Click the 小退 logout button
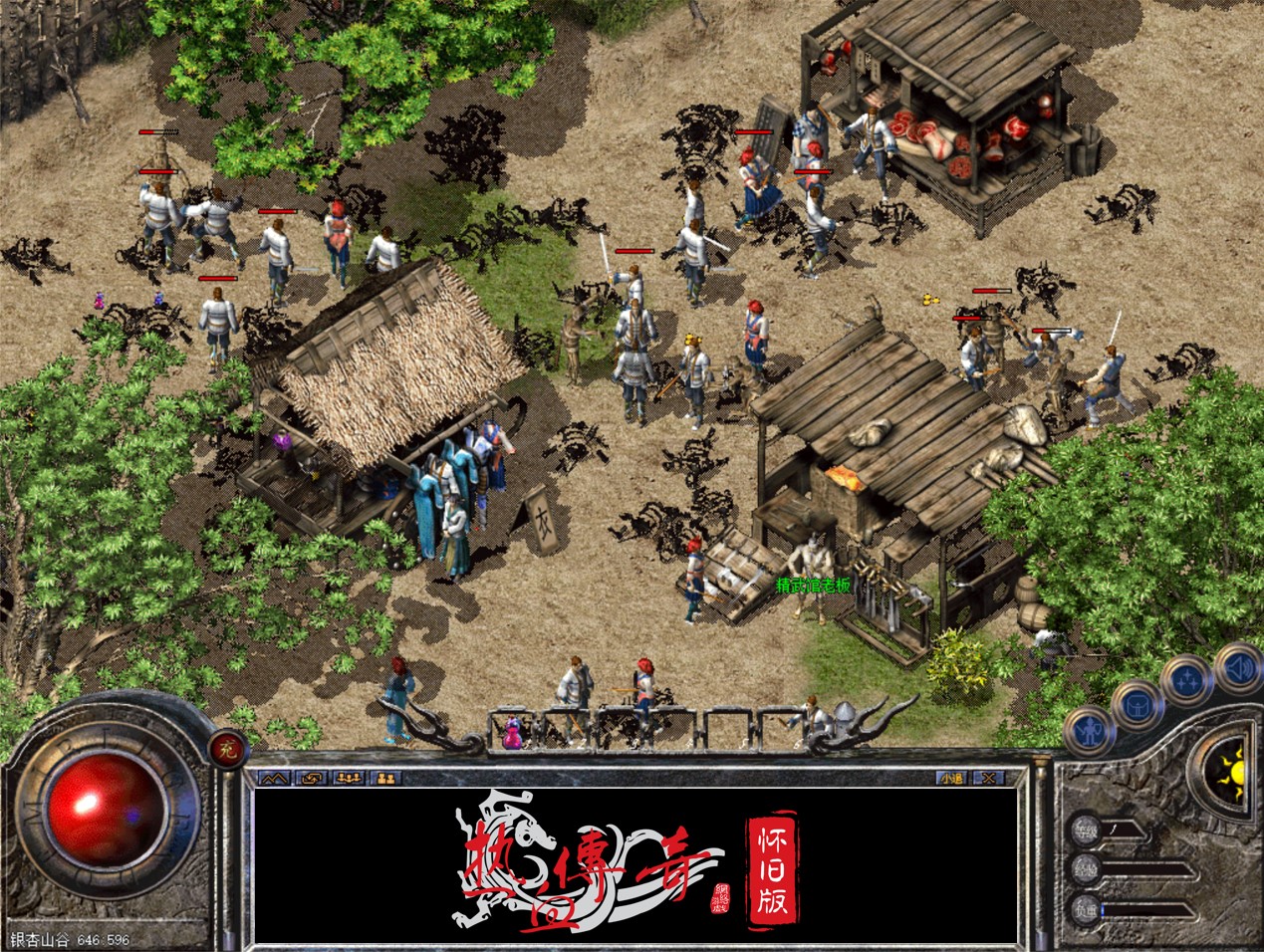1264x952 pixels. coord(951,778)
